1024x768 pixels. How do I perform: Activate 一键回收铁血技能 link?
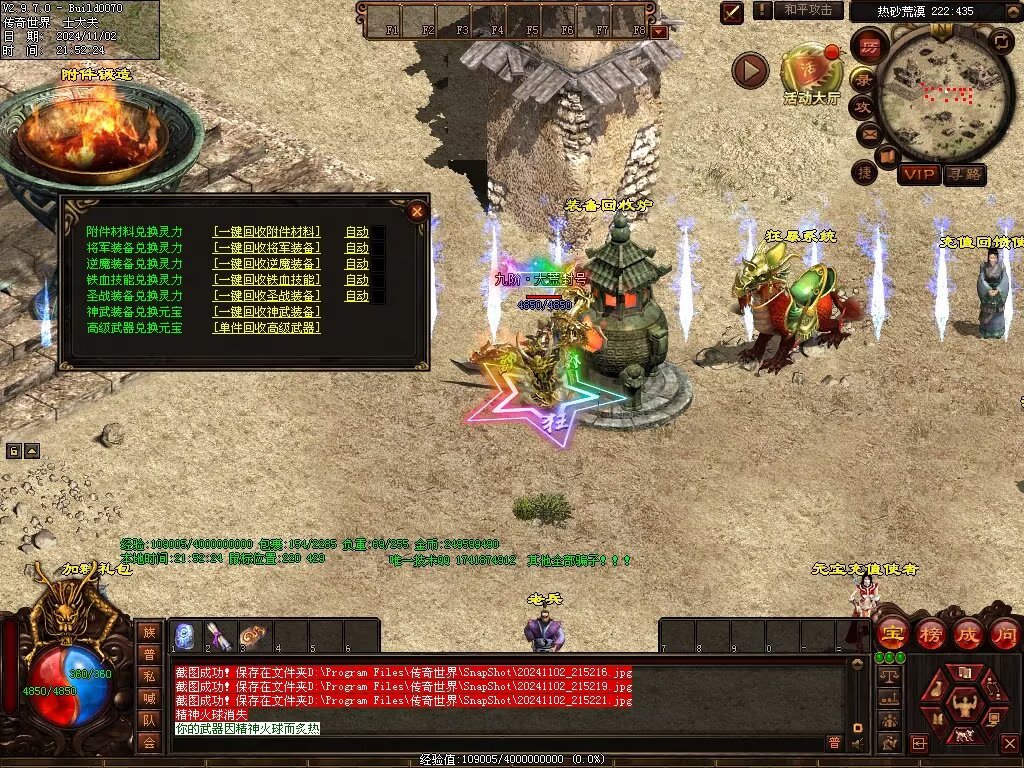point(267,280)
